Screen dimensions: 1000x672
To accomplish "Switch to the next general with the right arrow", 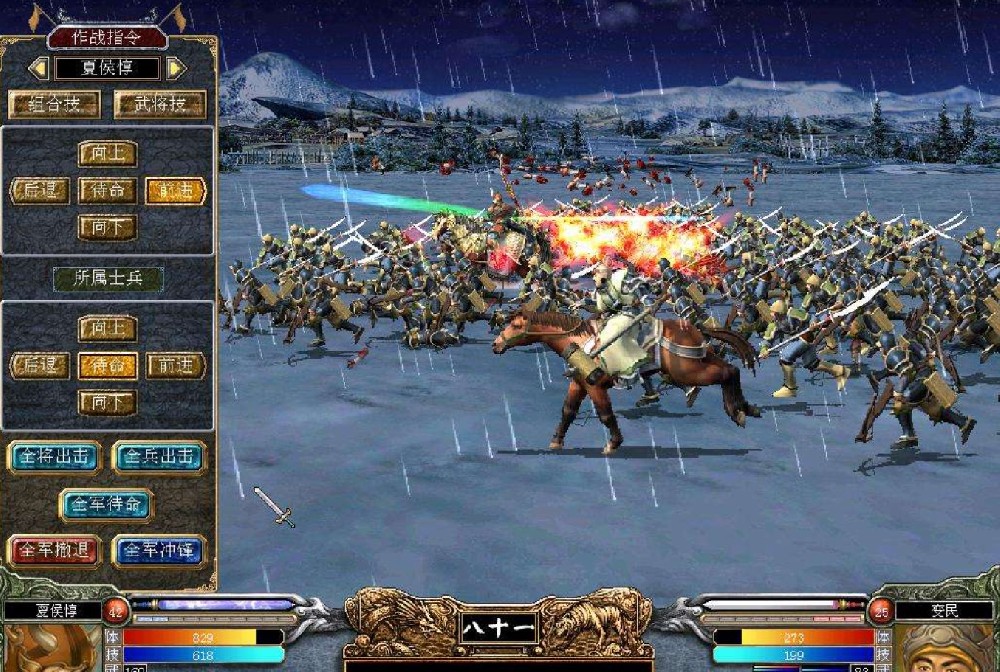I will pyautogui.click(x=176, y=68).
